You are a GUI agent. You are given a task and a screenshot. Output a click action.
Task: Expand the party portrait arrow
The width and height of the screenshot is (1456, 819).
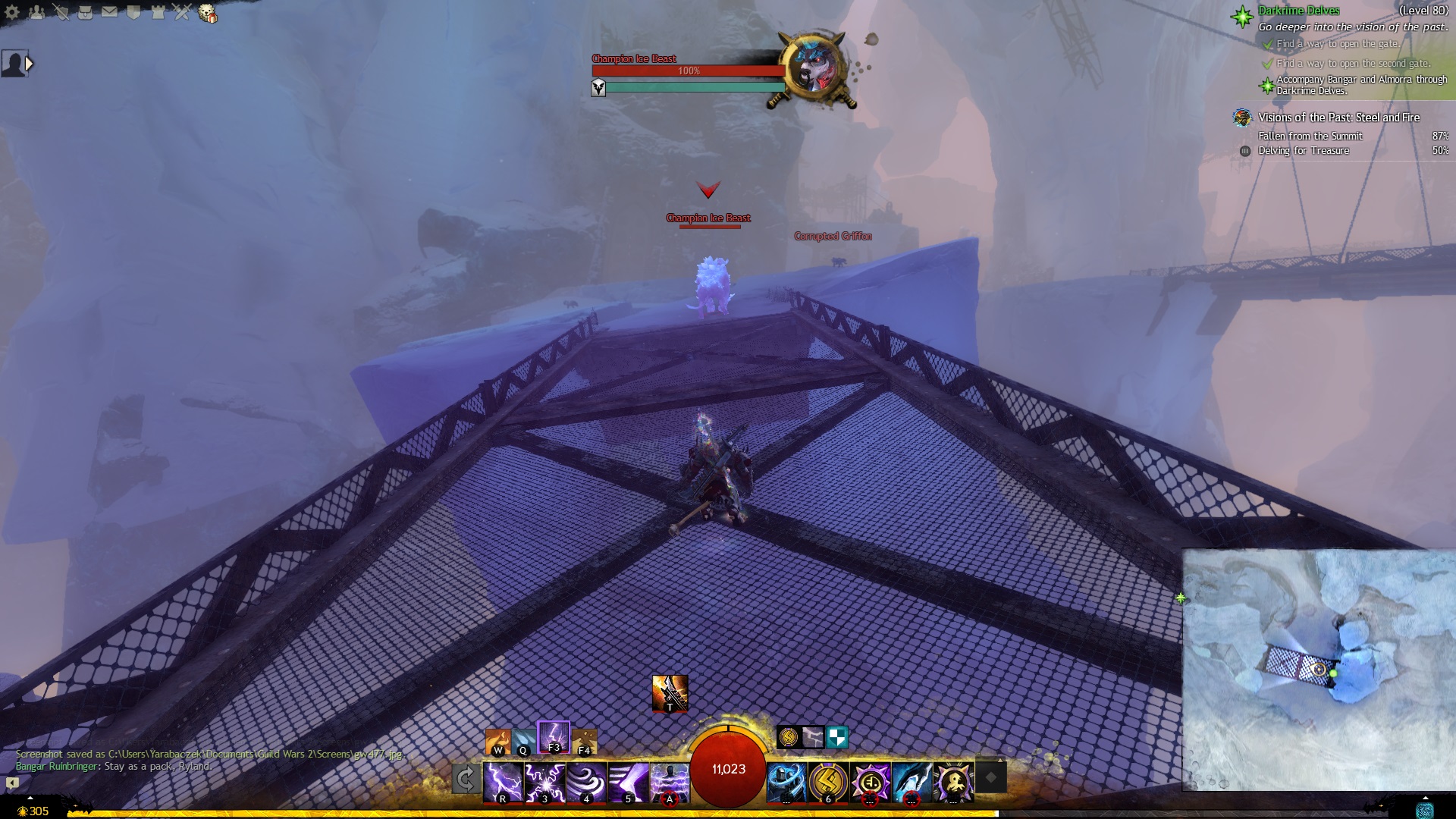coord(29,64)
